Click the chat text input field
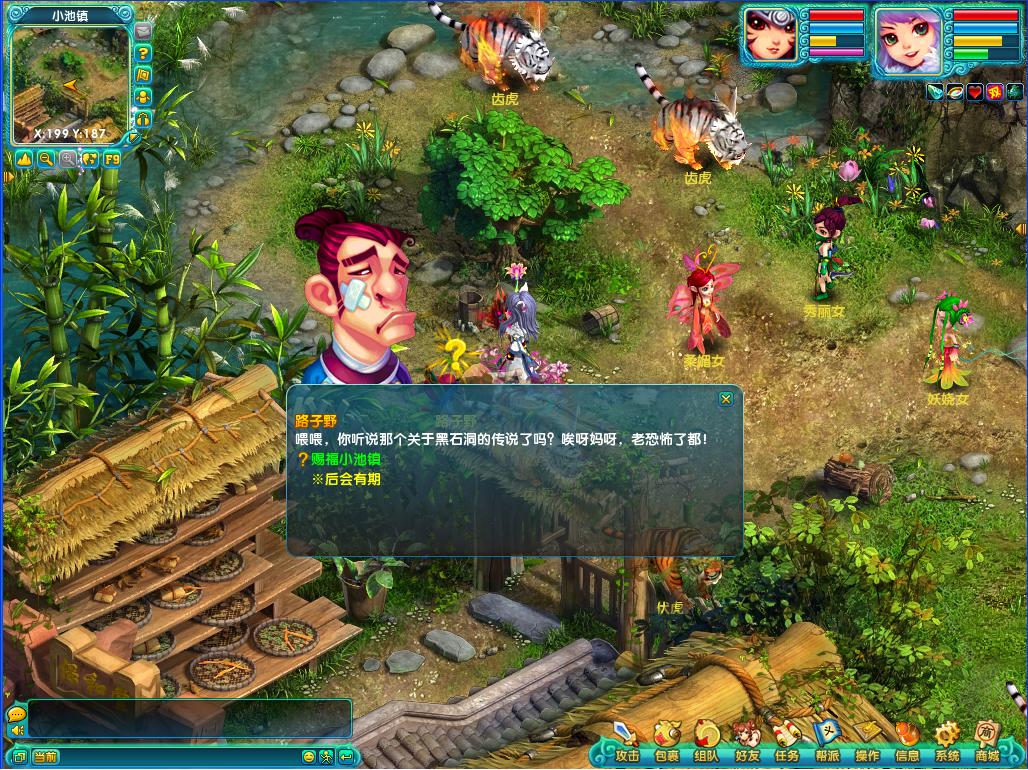Viewport: 1028px width, 770px height. coord(188,718)
